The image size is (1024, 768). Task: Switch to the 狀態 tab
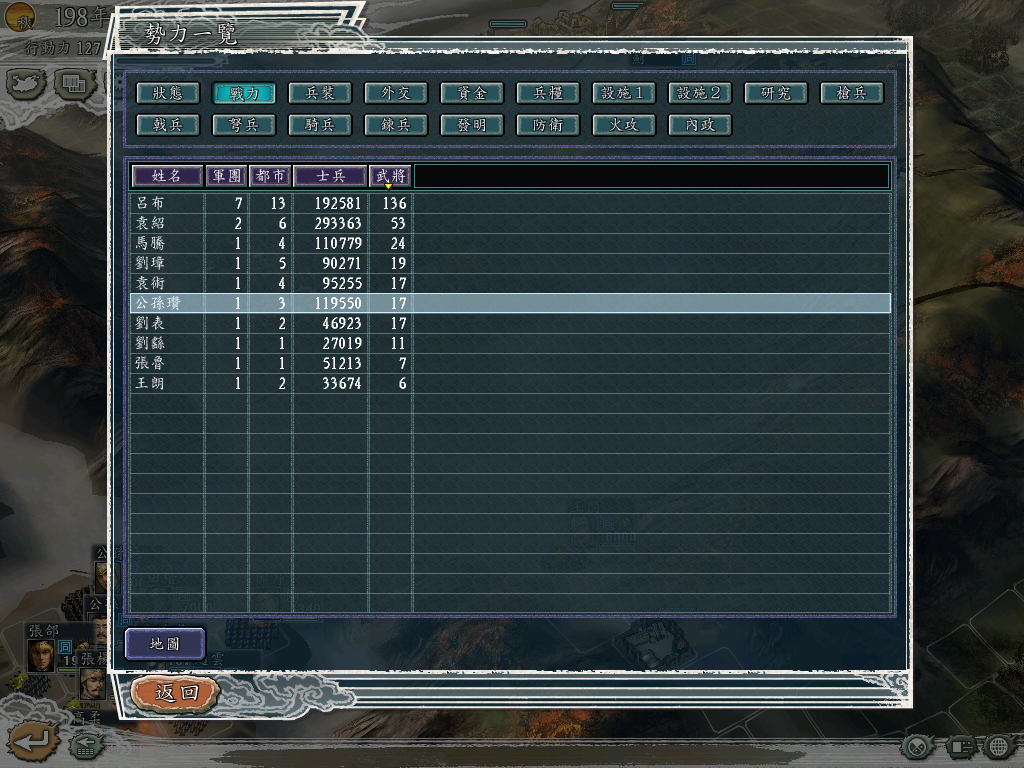[167, 93]
